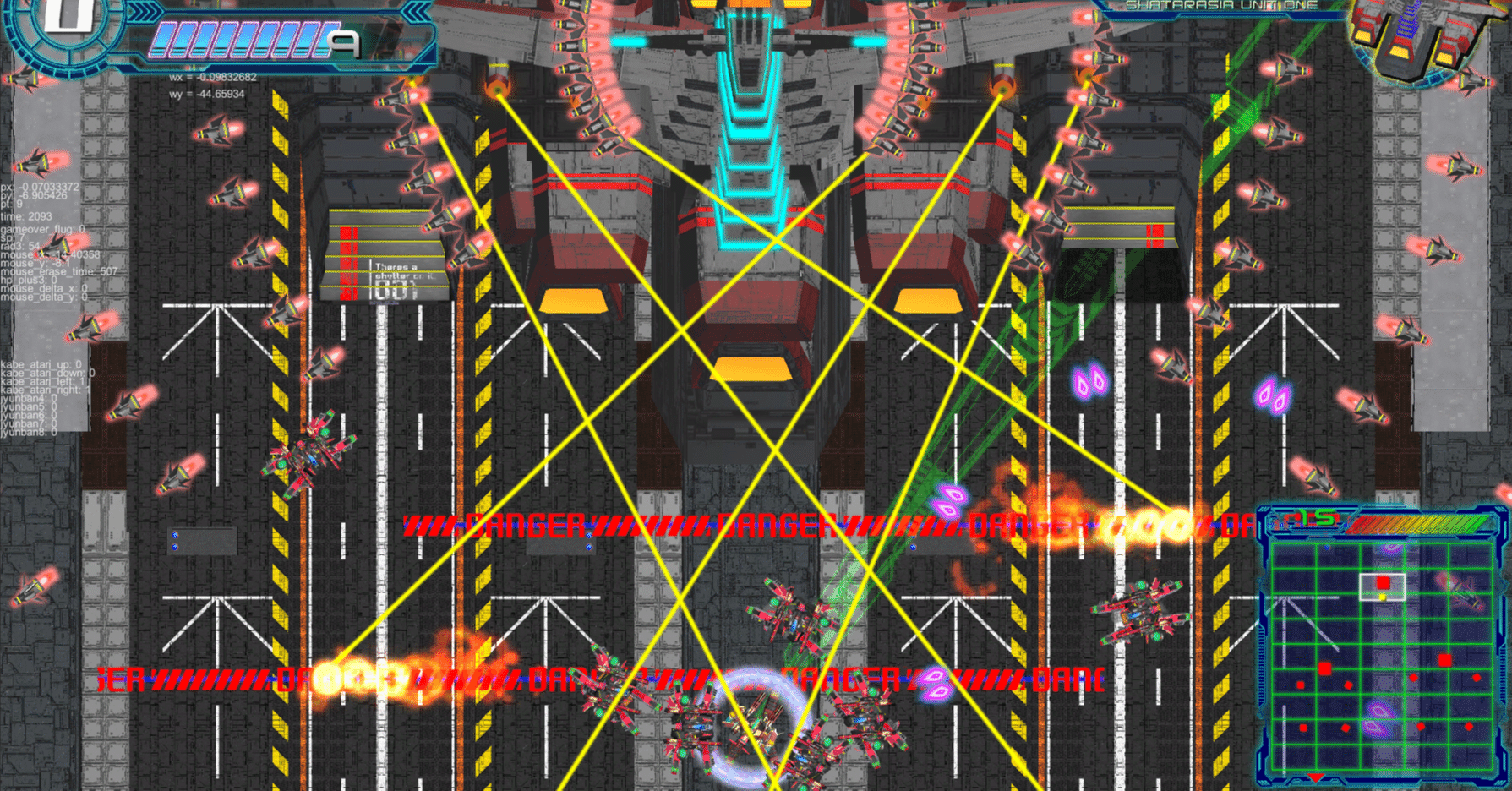Screen dimensions: 1512x791
Task: Click the red triangle marker below the minimap
Action: (x=1316, y=776)
